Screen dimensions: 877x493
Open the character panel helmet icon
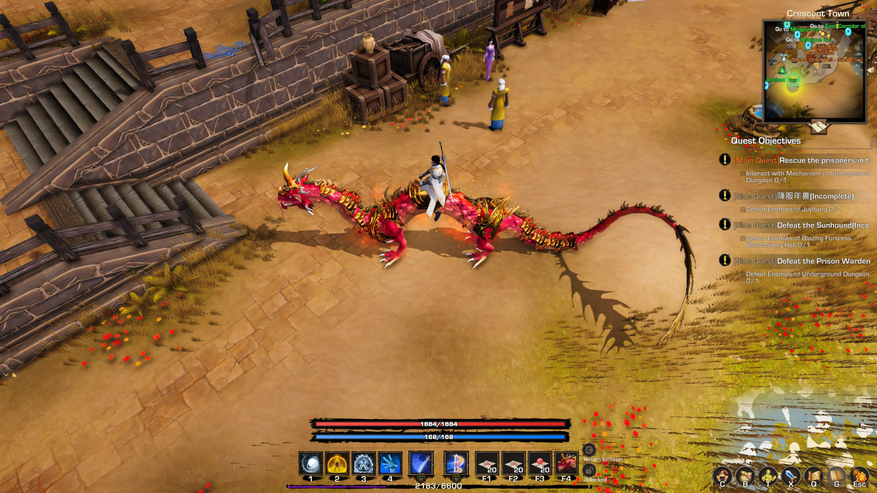pos(722,477)
